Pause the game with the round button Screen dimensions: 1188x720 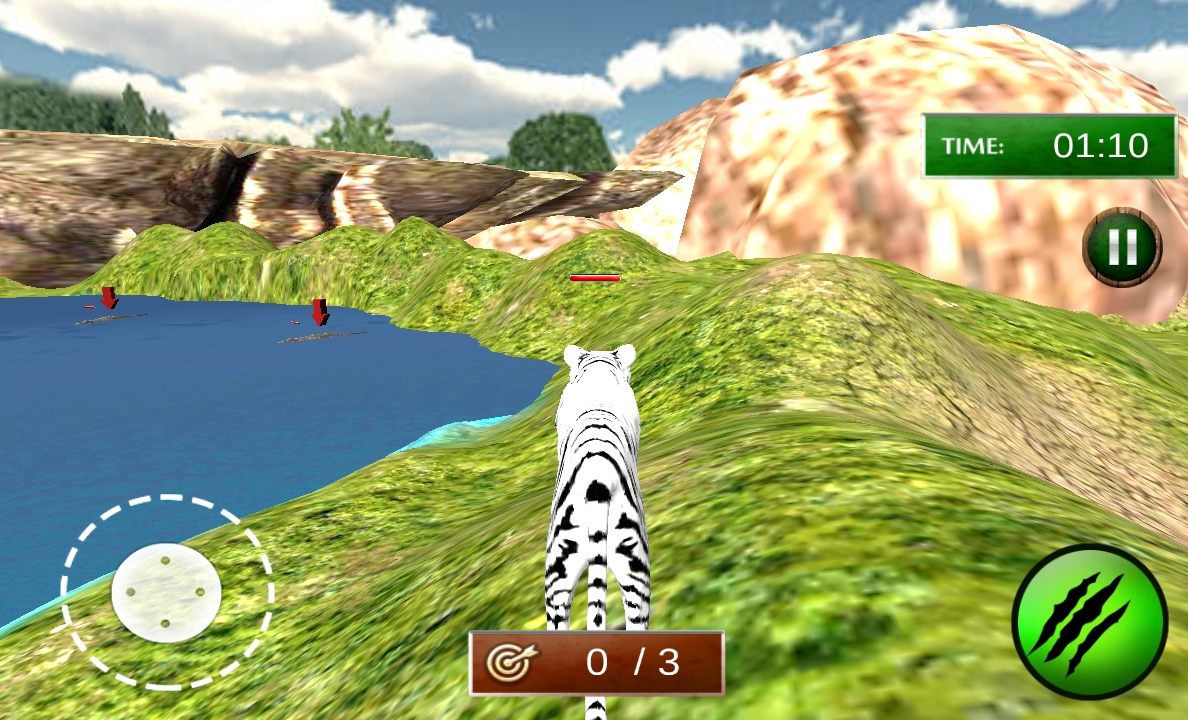1122,247
